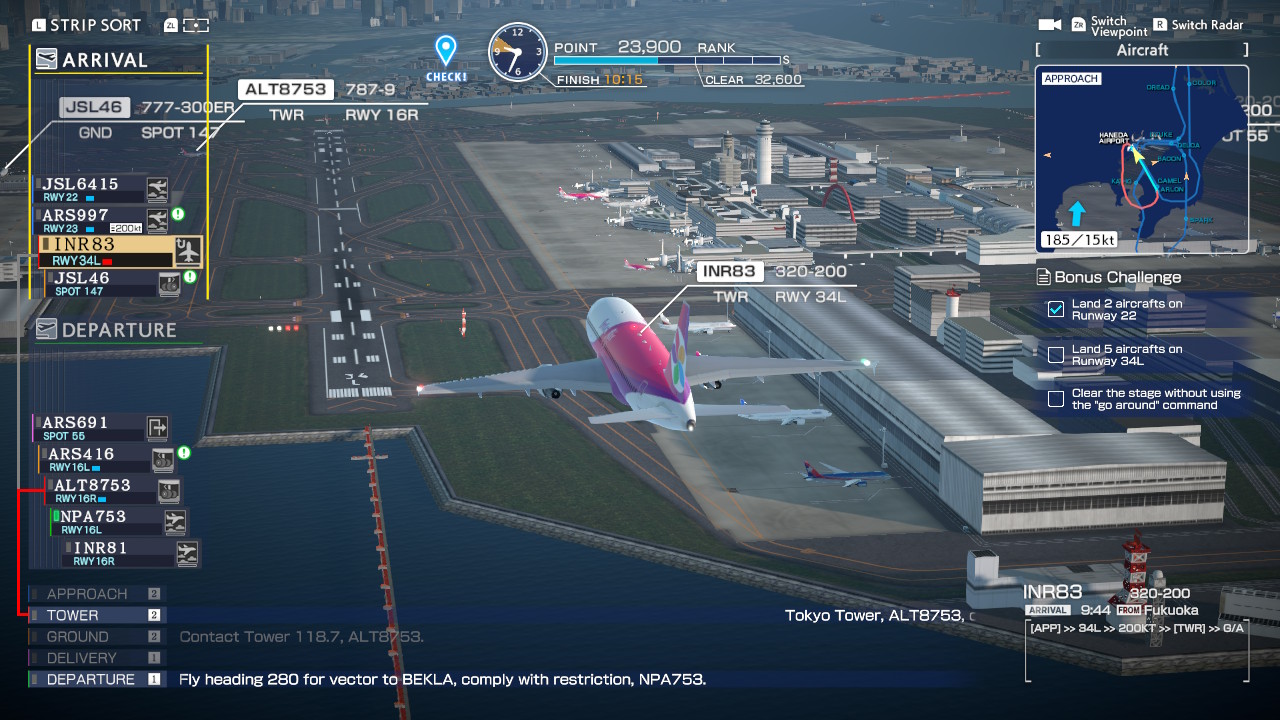Check Land 5 aircrafts on Runway 34L
Screen dimensions: 1280x720
(1056, 355)
